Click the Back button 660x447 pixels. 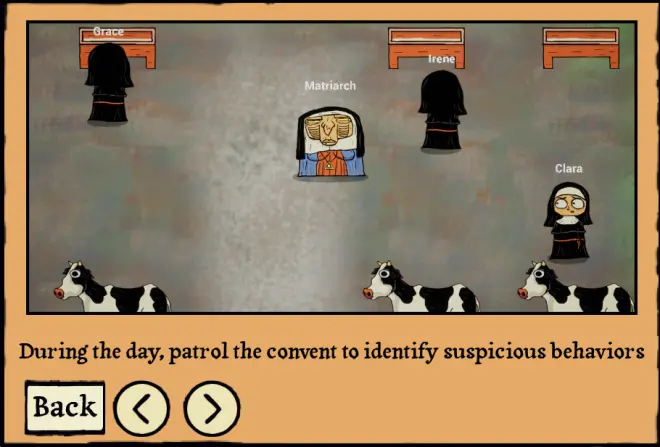65,407
